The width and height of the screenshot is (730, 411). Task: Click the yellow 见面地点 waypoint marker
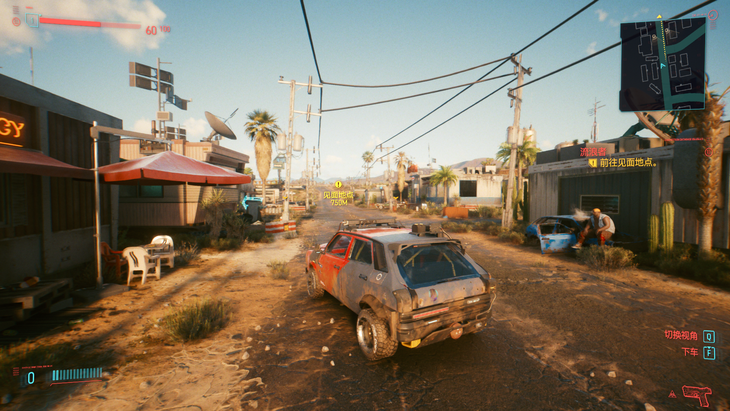click(338, 185)
